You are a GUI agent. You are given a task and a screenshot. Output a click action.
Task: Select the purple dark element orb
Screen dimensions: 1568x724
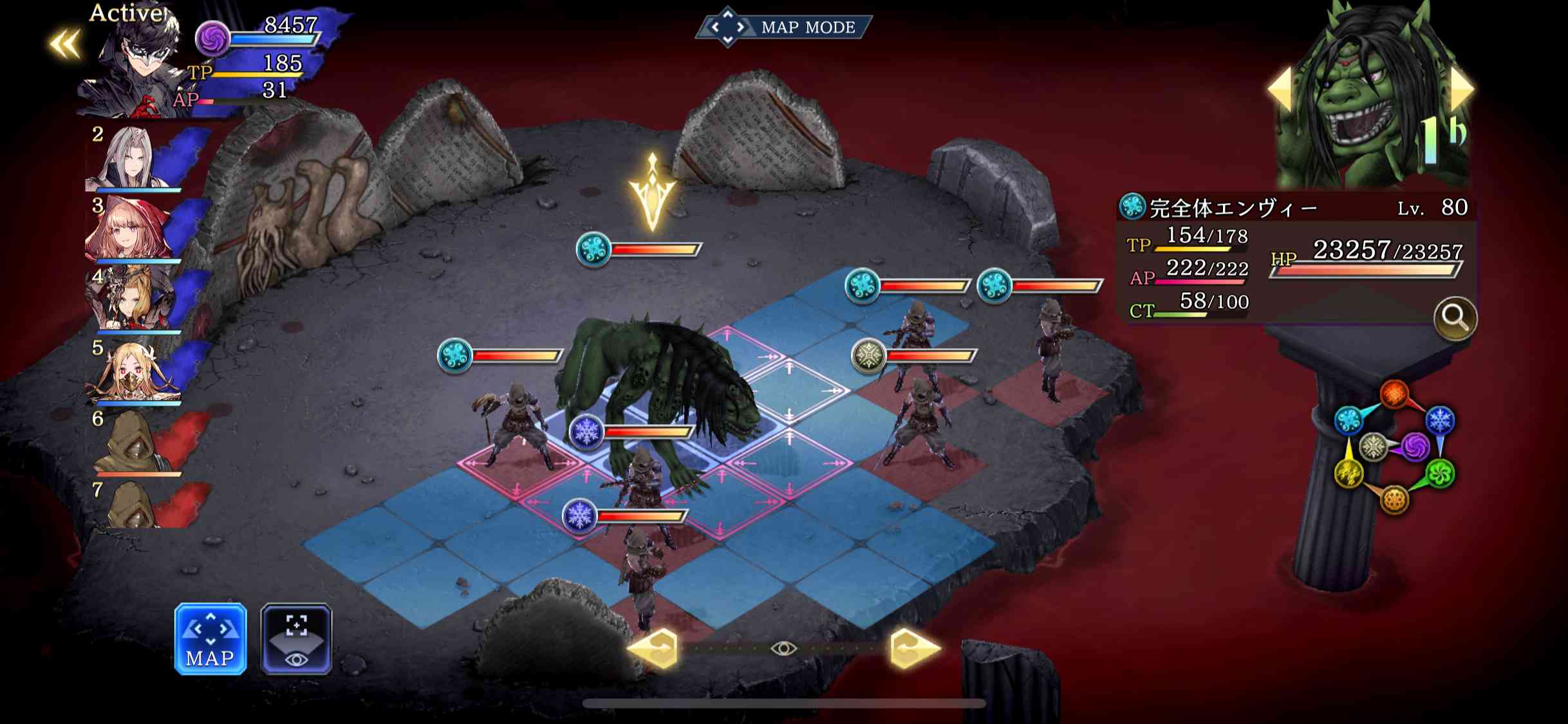pyautogui.click(x=1415, y=447)
